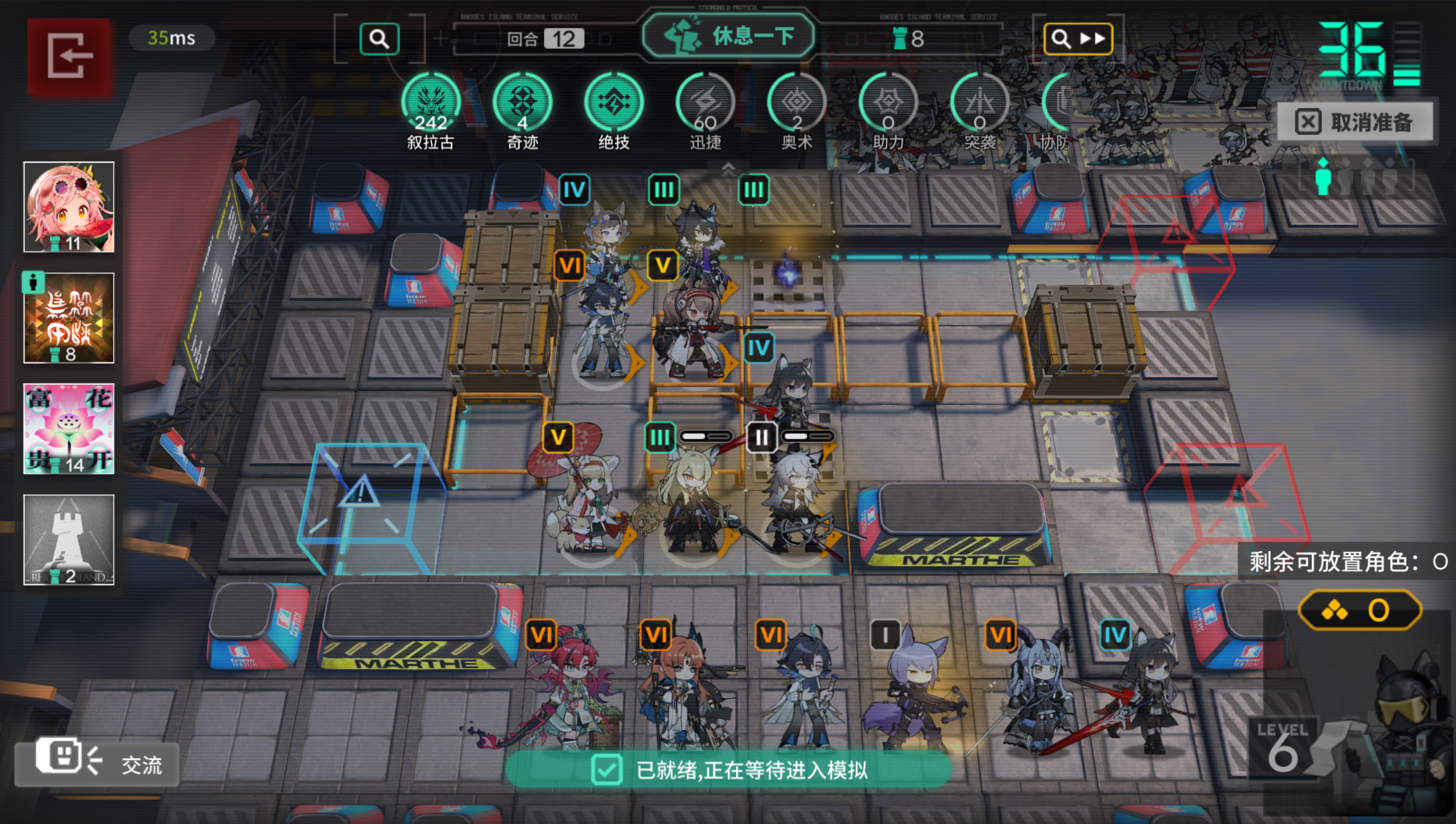Open the 富贵花开 lotus player avatar
This screenshot has width=1456, height=824.
coord(69,429)
